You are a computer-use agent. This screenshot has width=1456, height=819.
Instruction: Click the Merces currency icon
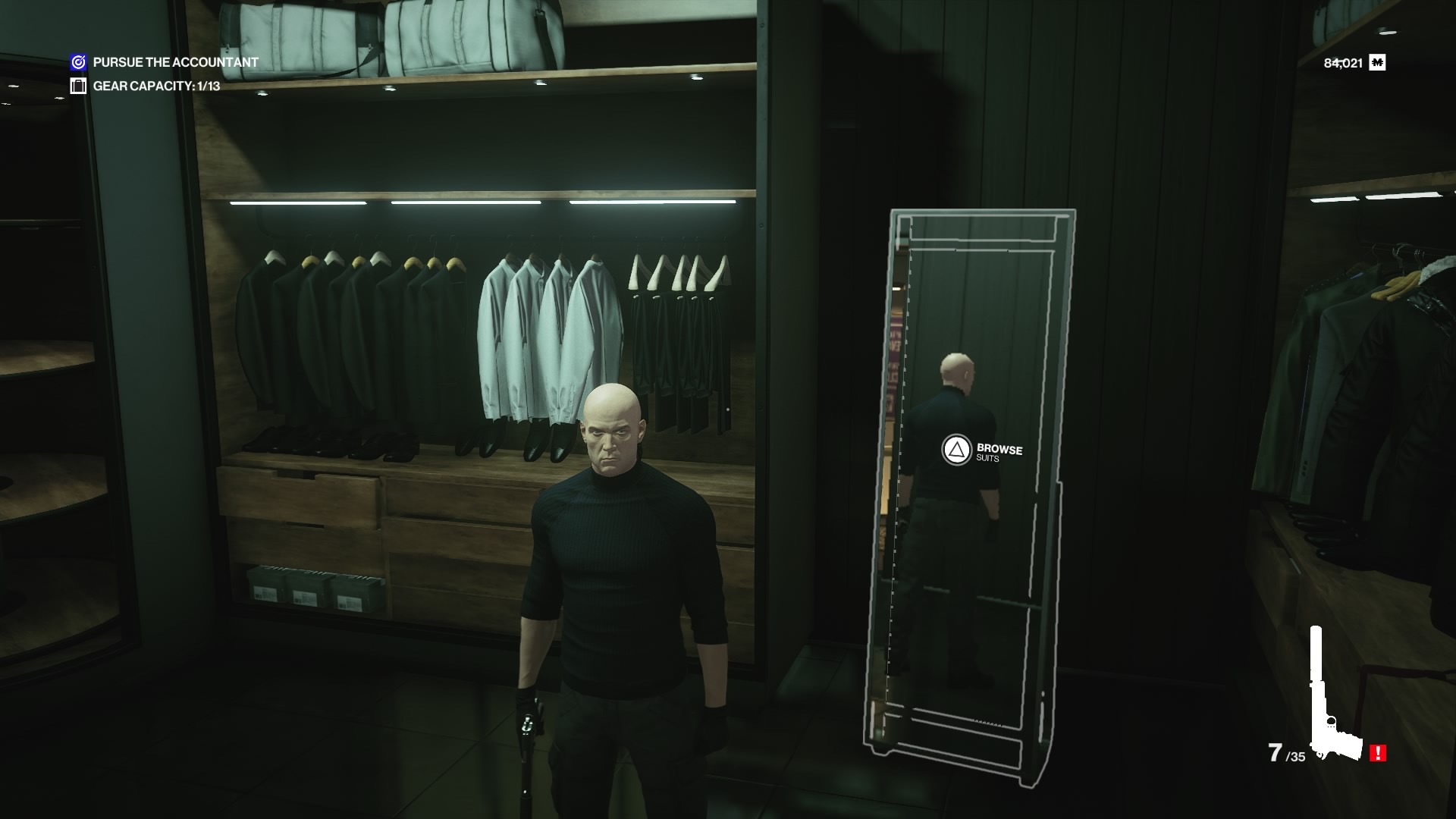[x=1377, y=63]
